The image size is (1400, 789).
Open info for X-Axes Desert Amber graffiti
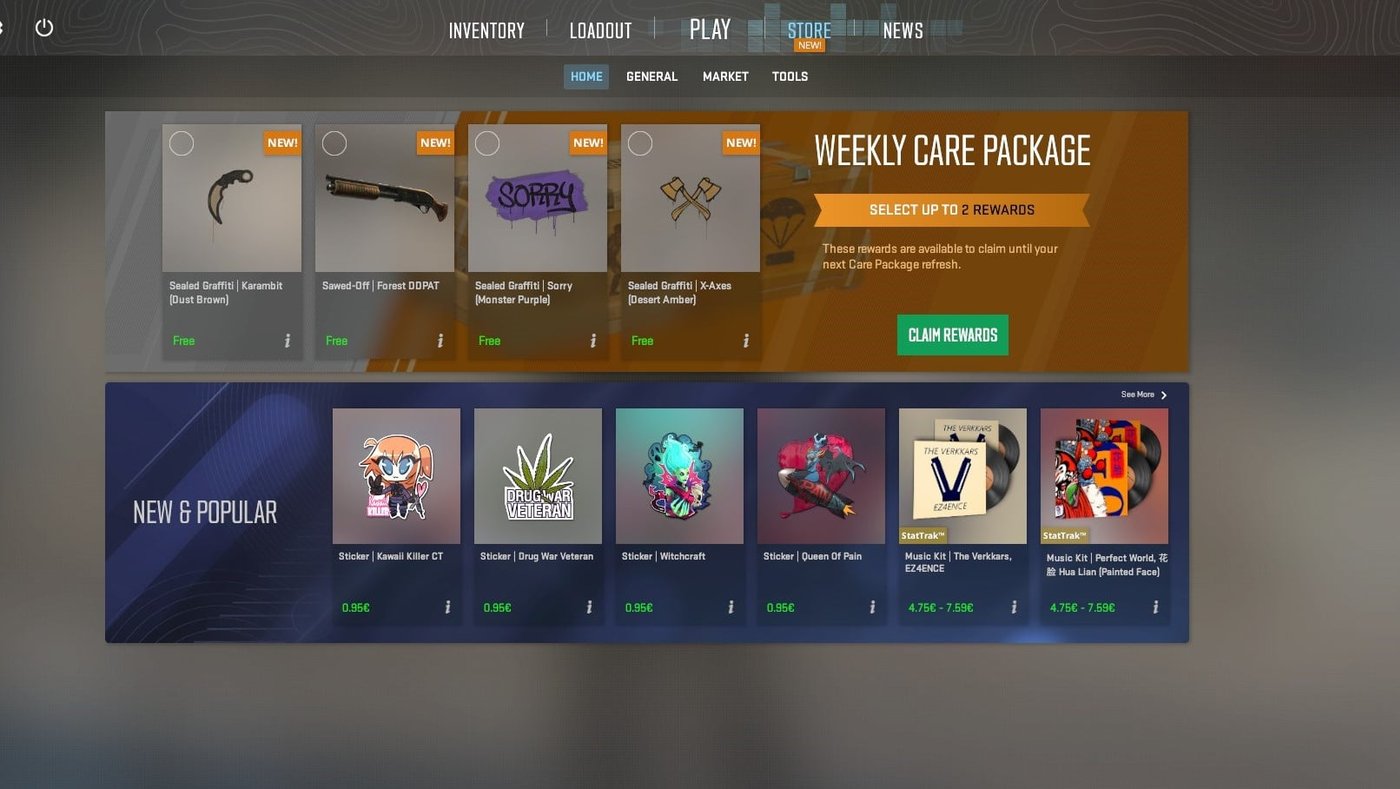pos(746,340)
